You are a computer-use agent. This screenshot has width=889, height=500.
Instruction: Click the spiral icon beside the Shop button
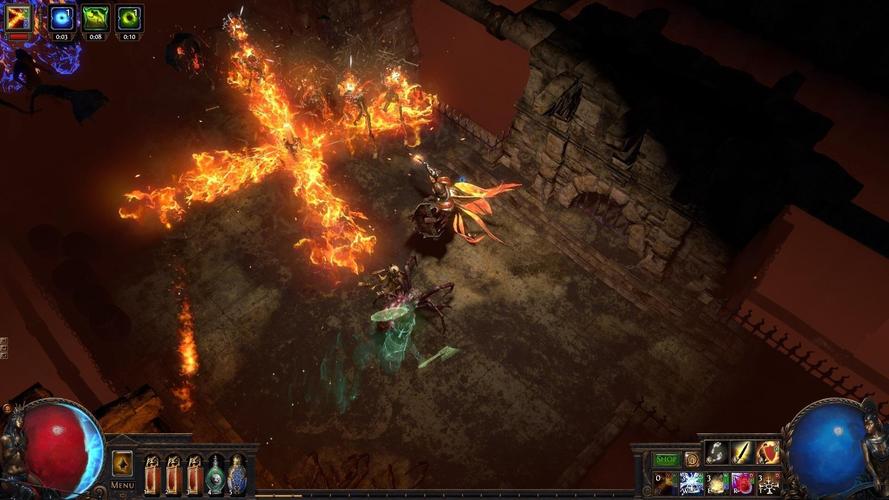point(691,459)
